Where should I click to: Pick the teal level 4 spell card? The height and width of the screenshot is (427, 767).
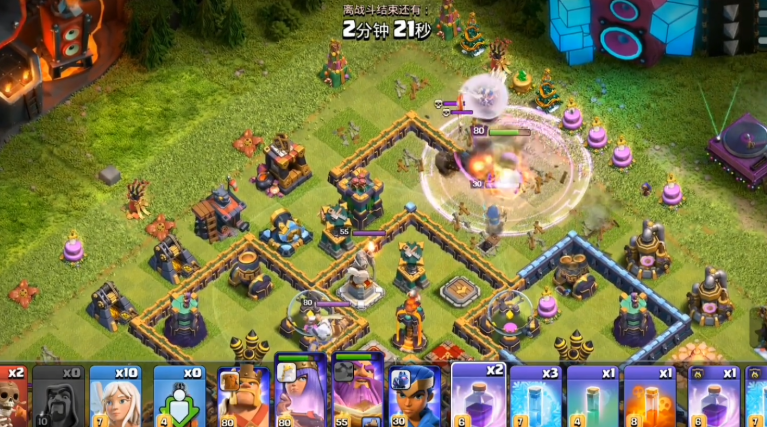593,396
